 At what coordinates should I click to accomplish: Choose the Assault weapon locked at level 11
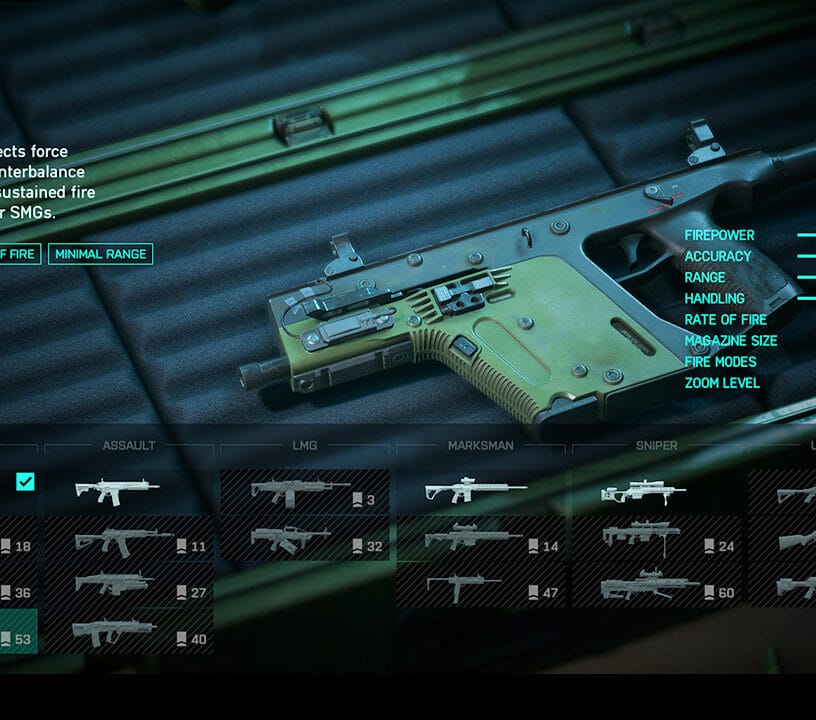click(129, 541)
